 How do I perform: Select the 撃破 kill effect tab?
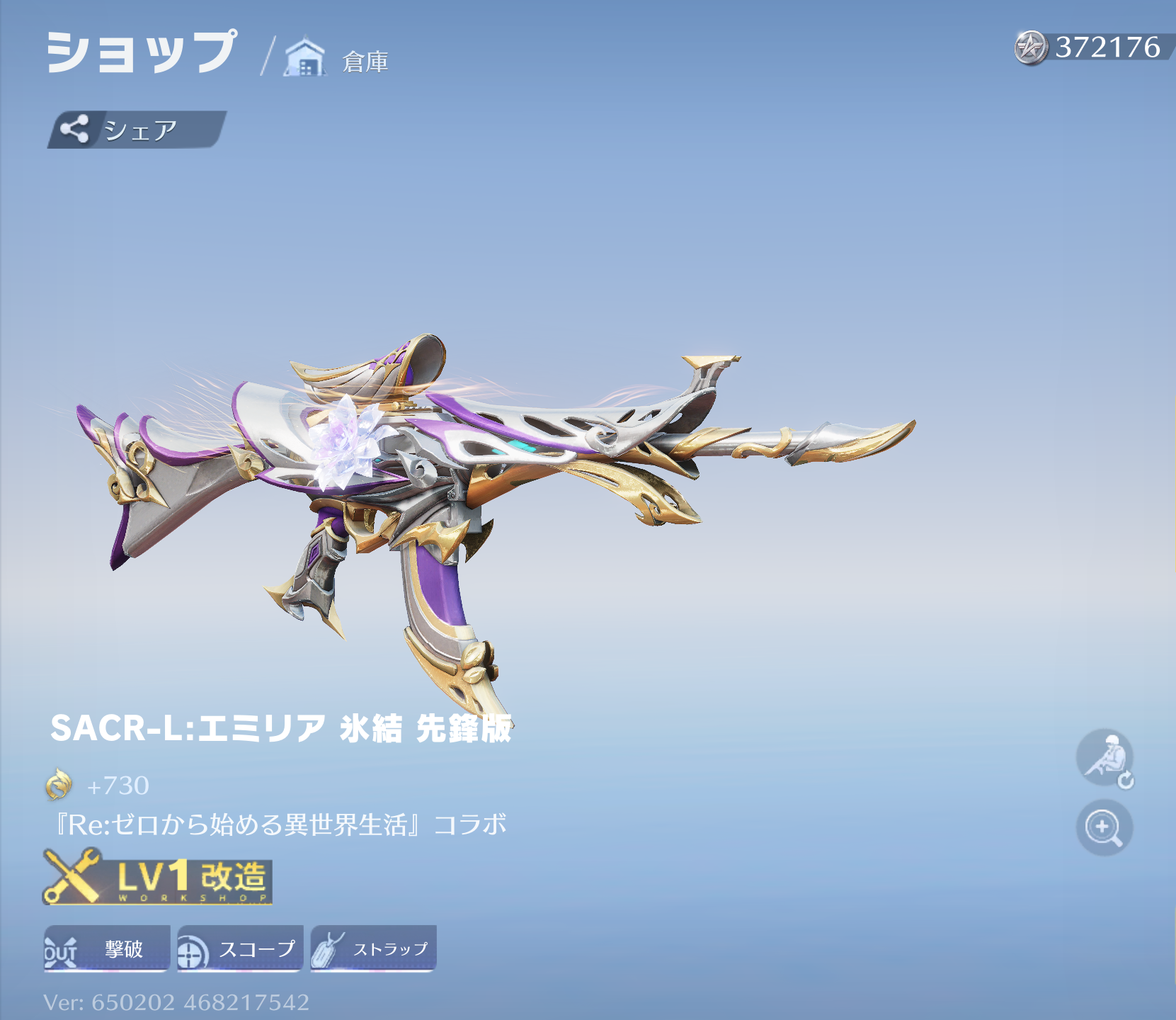click(x=107, y=948)
